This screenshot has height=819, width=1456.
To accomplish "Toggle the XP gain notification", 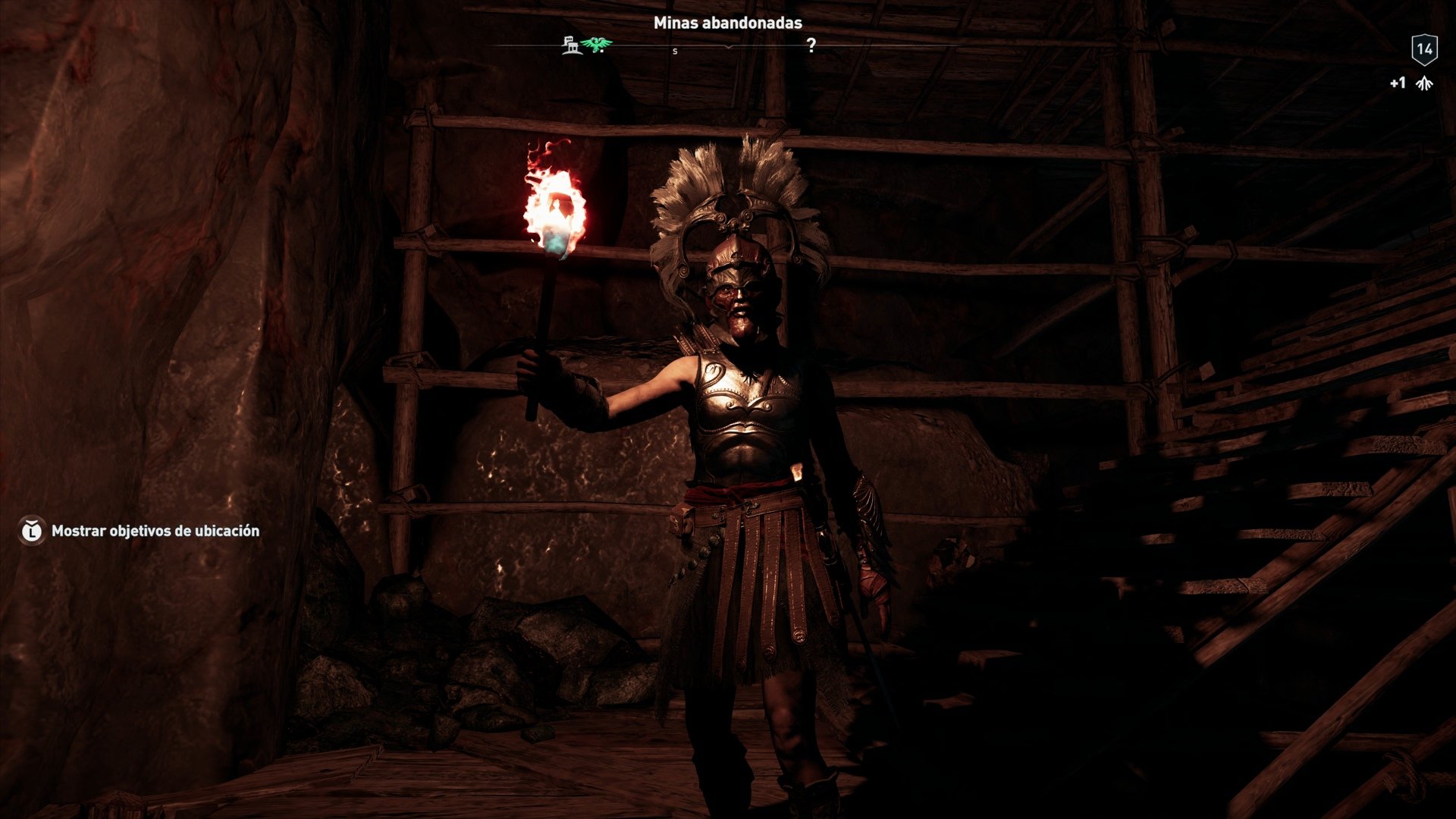I will 1410,83.
